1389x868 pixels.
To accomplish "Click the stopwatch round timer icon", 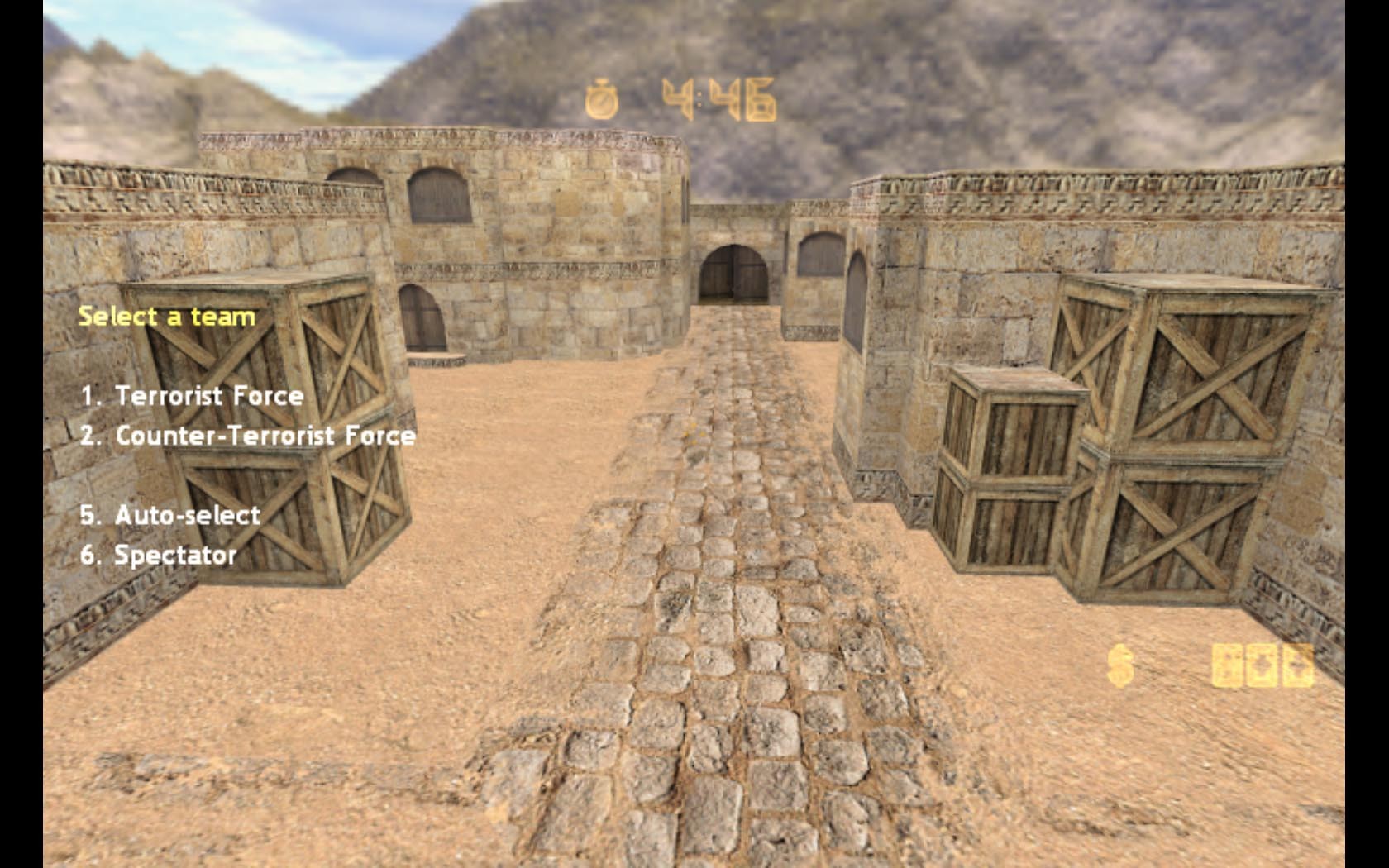I will pos(603,98).
